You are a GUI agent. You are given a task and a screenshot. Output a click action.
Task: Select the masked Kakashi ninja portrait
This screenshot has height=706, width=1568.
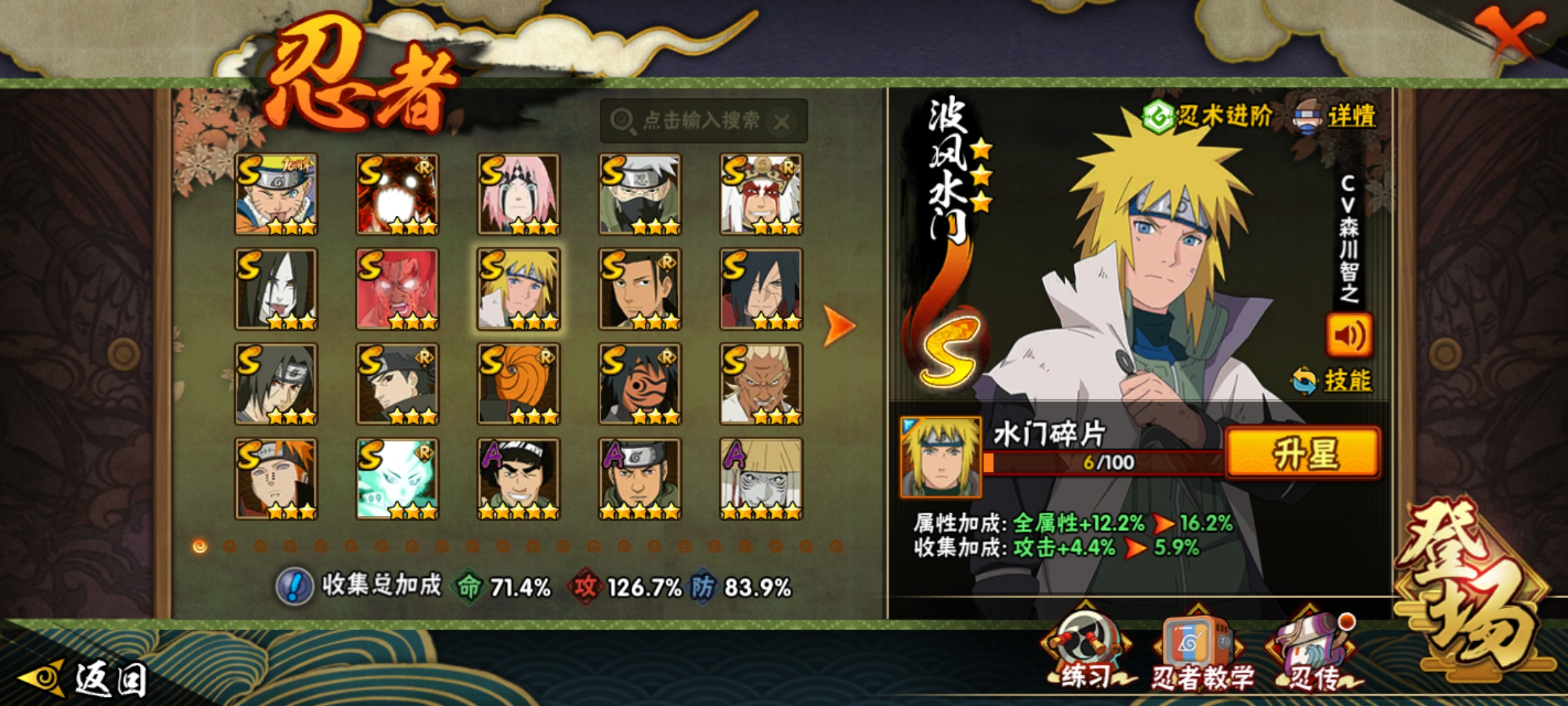640,194
